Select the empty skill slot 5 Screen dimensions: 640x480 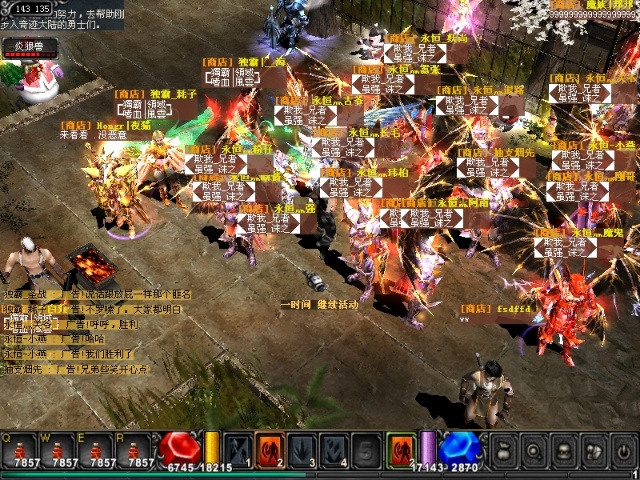point(368,449)
